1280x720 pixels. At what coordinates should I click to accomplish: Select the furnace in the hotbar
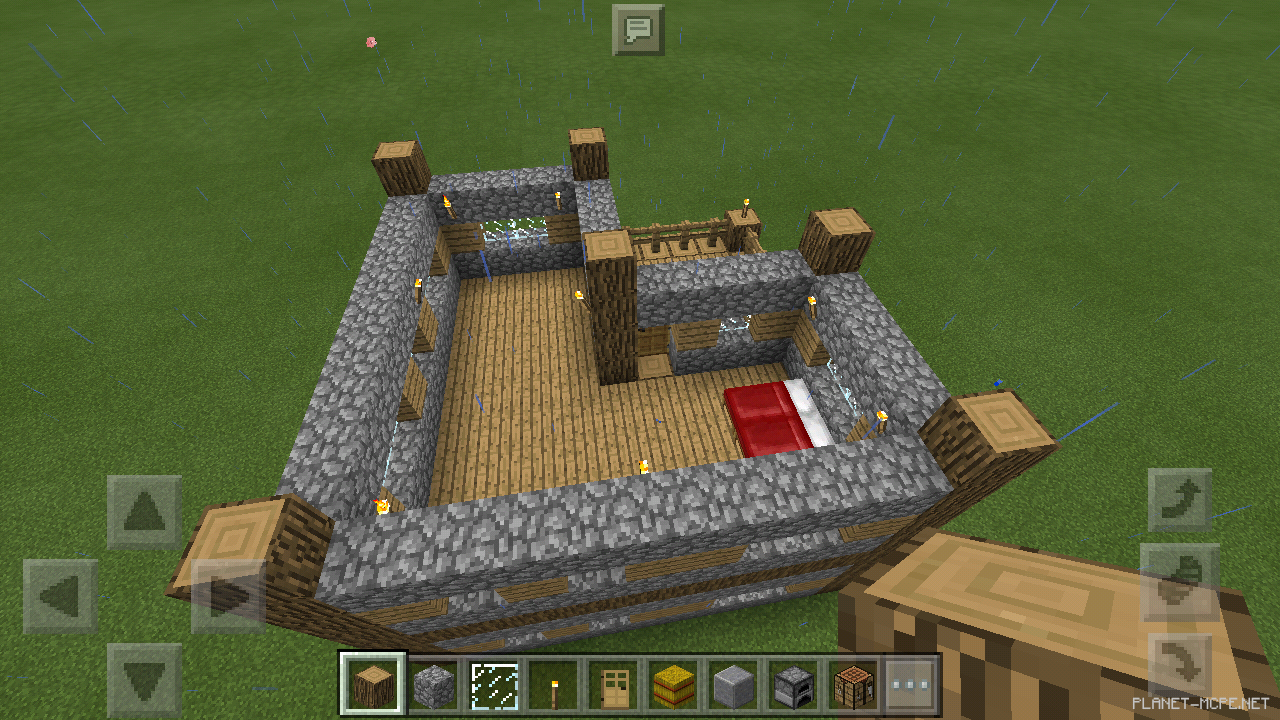(x=793, y=683)
